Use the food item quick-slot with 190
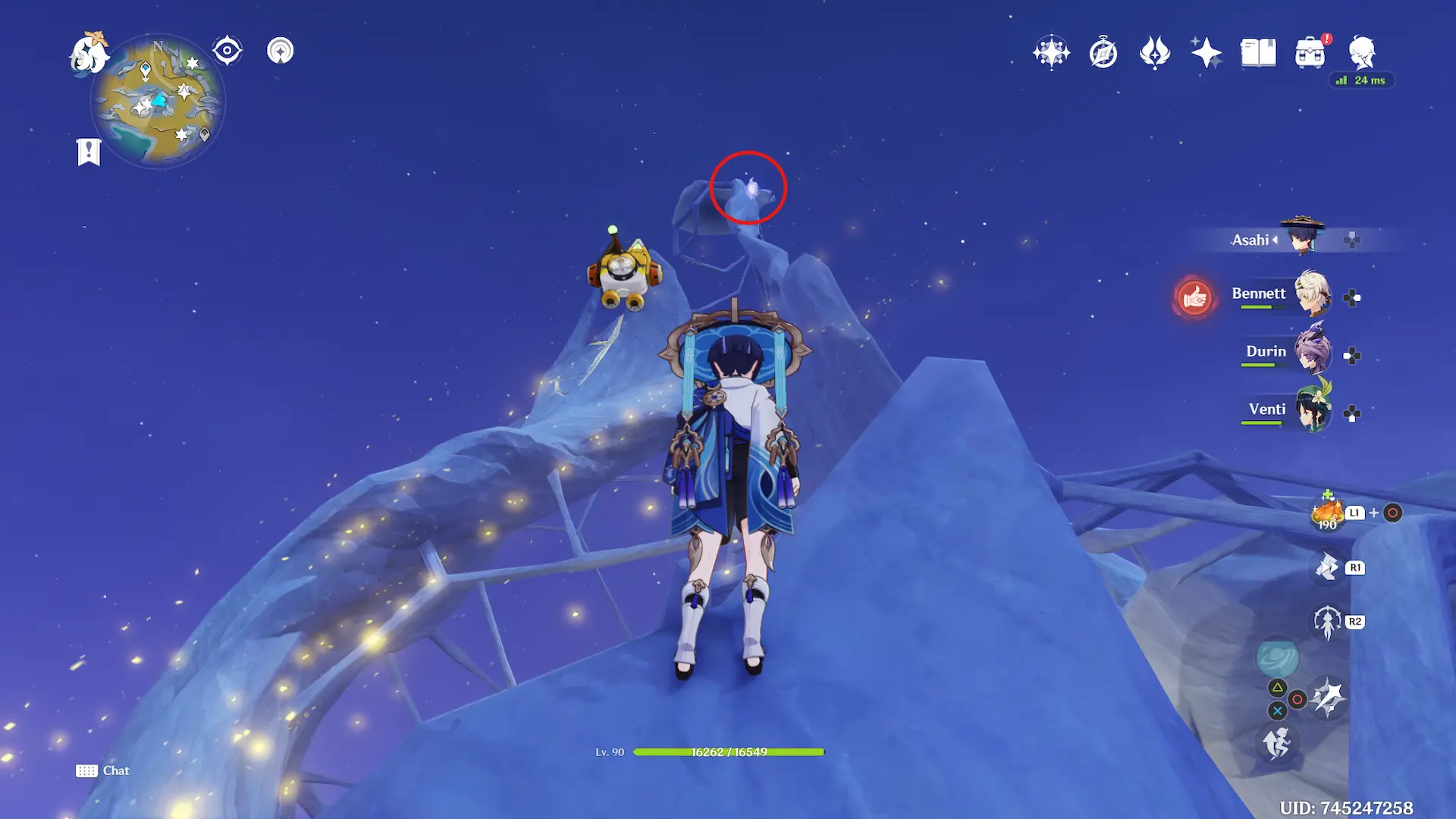The image size is (1456, 819). click(x=1327, y=513)
